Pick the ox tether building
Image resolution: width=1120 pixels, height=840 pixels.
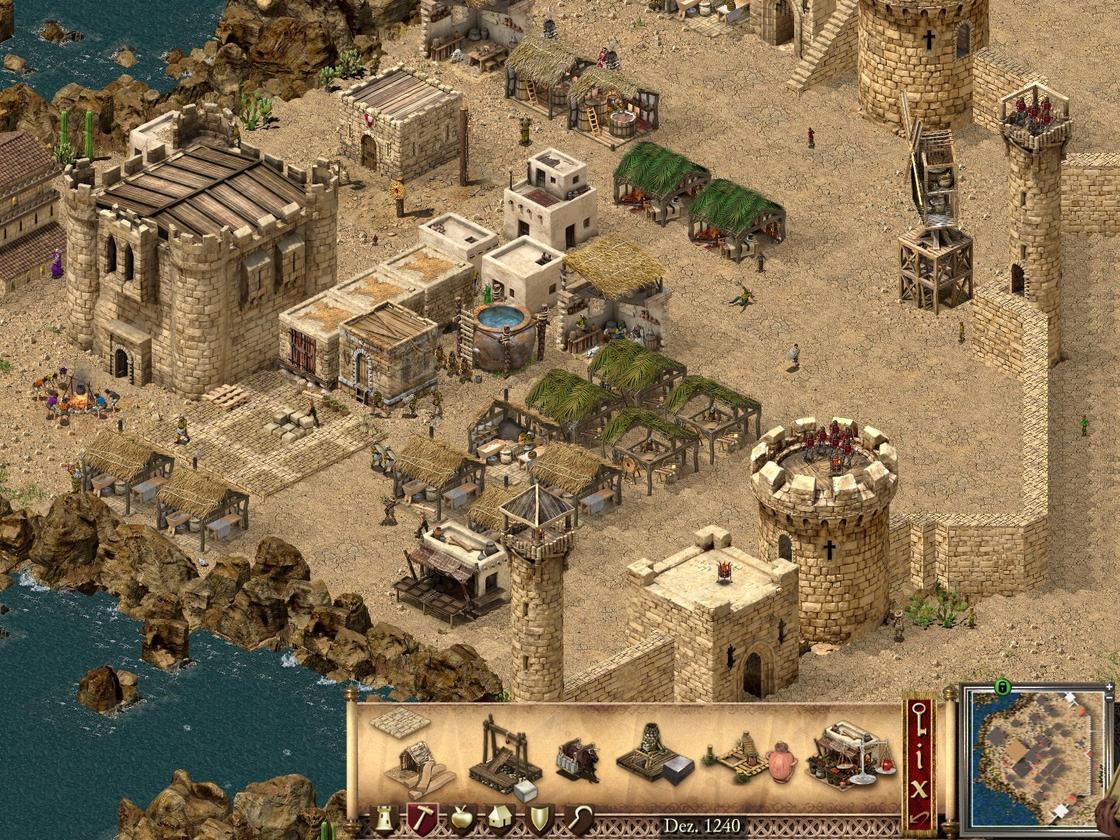tap(577, 762)
